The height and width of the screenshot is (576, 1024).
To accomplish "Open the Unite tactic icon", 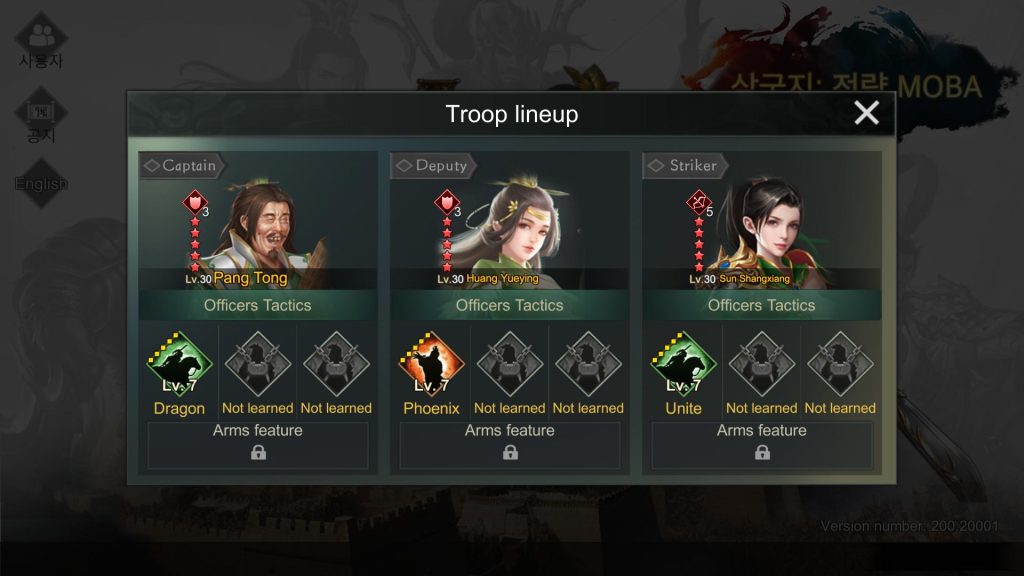I will point(683,365).
